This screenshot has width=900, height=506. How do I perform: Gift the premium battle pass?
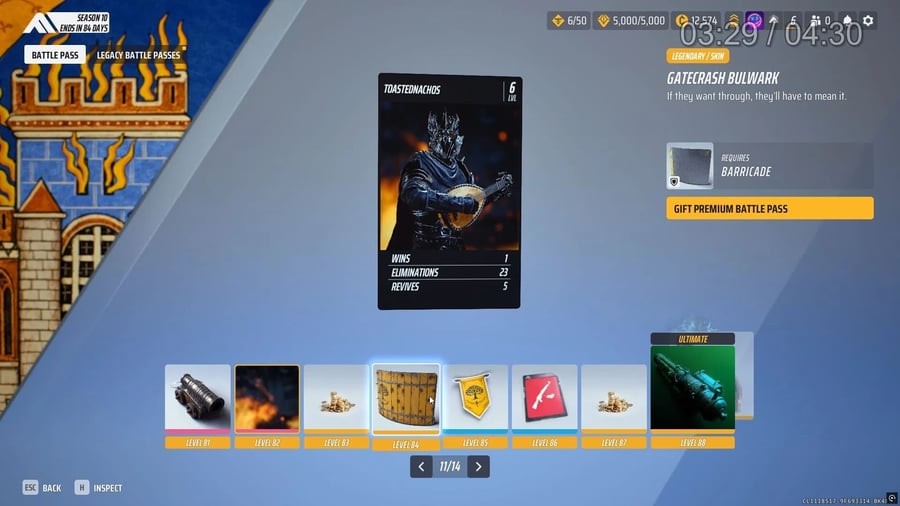[x=769, y=208]
